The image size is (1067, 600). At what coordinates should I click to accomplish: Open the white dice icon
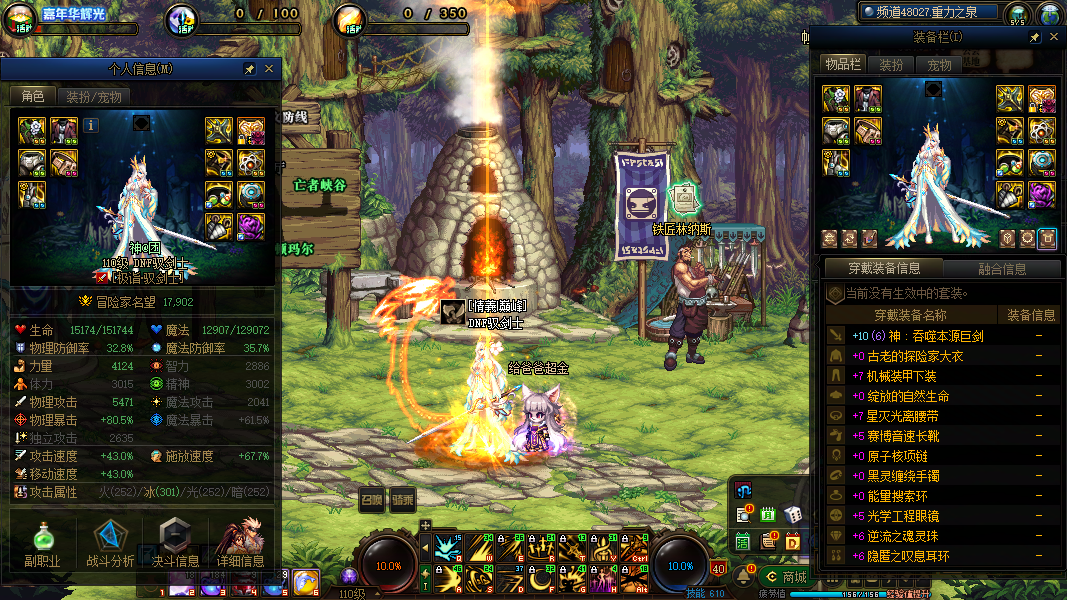pyautogui.click(x=792, y=514)
